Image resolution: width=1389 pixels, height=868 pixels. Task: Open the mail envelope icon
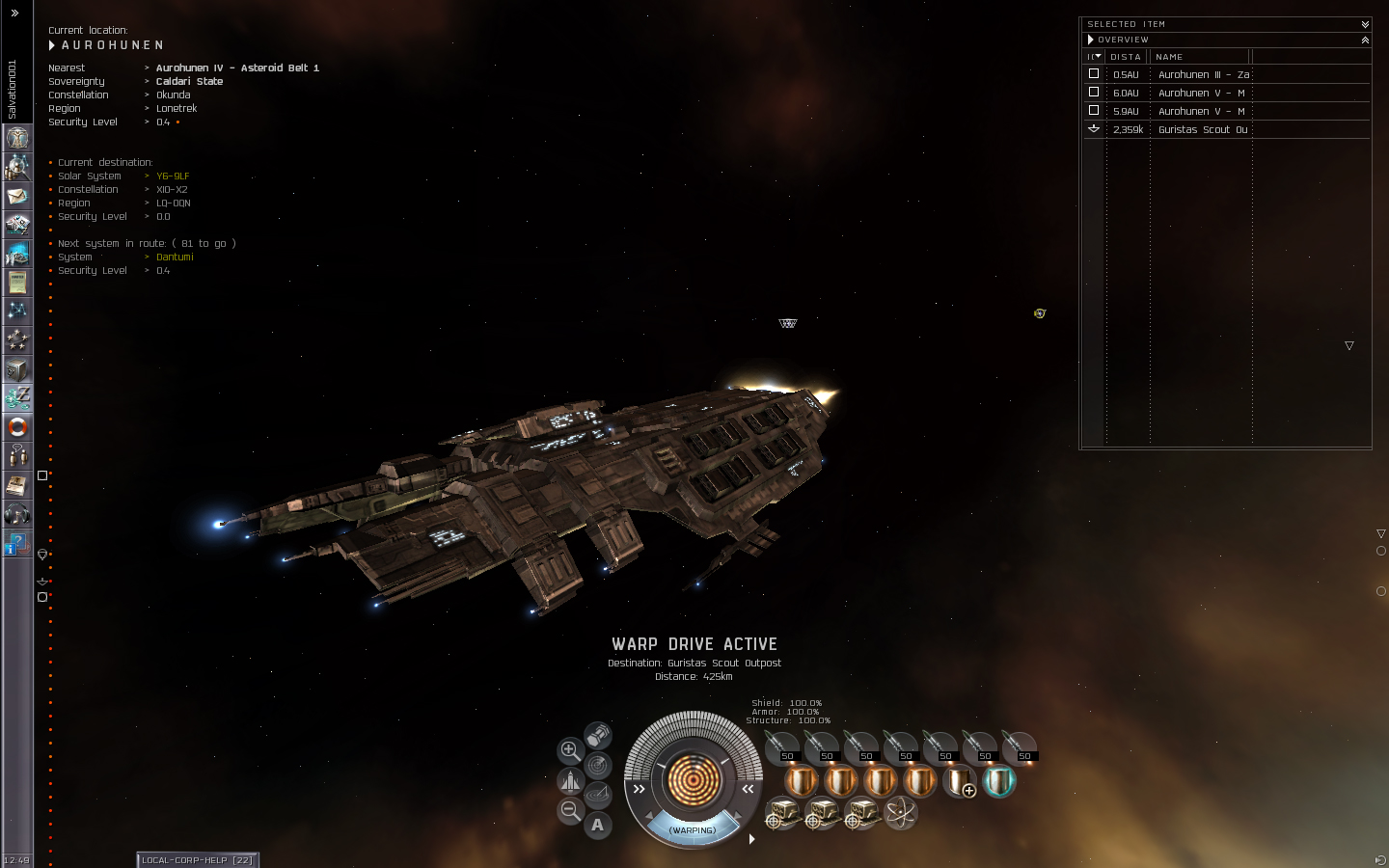[x=17, y=196]
